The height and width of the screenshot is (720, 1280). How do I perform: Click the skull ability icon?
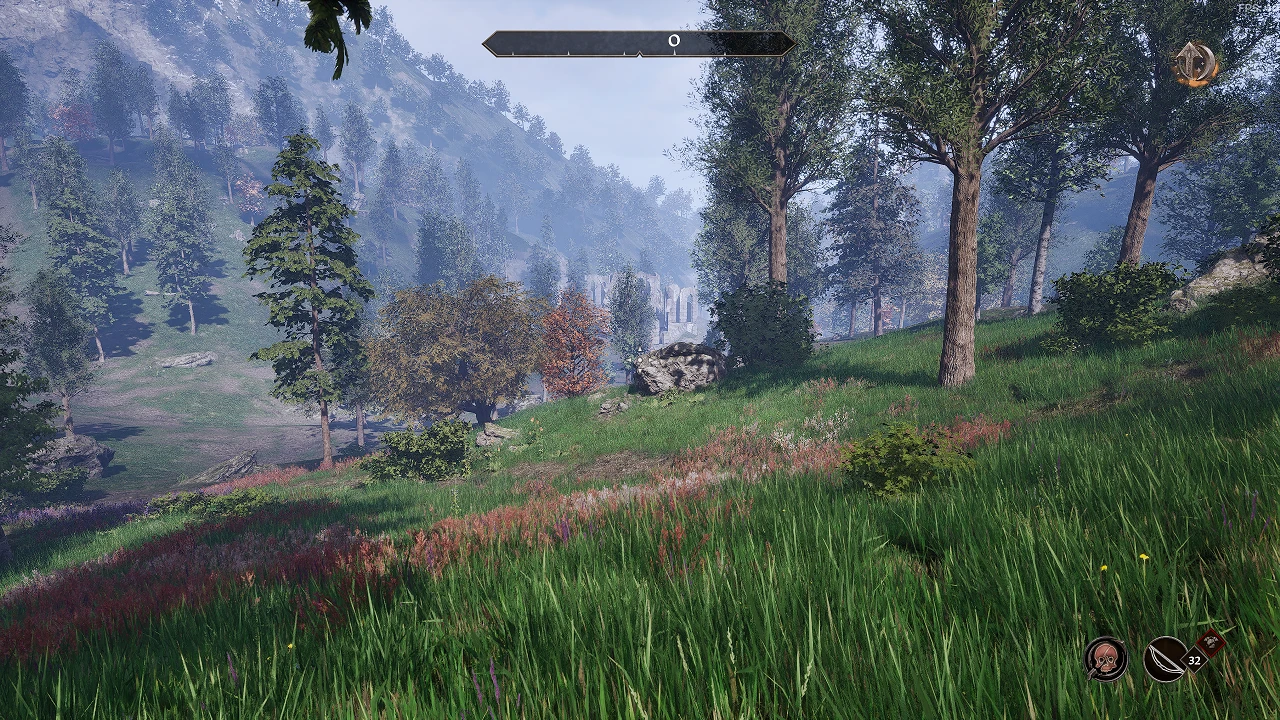(x=1105, y=659)
